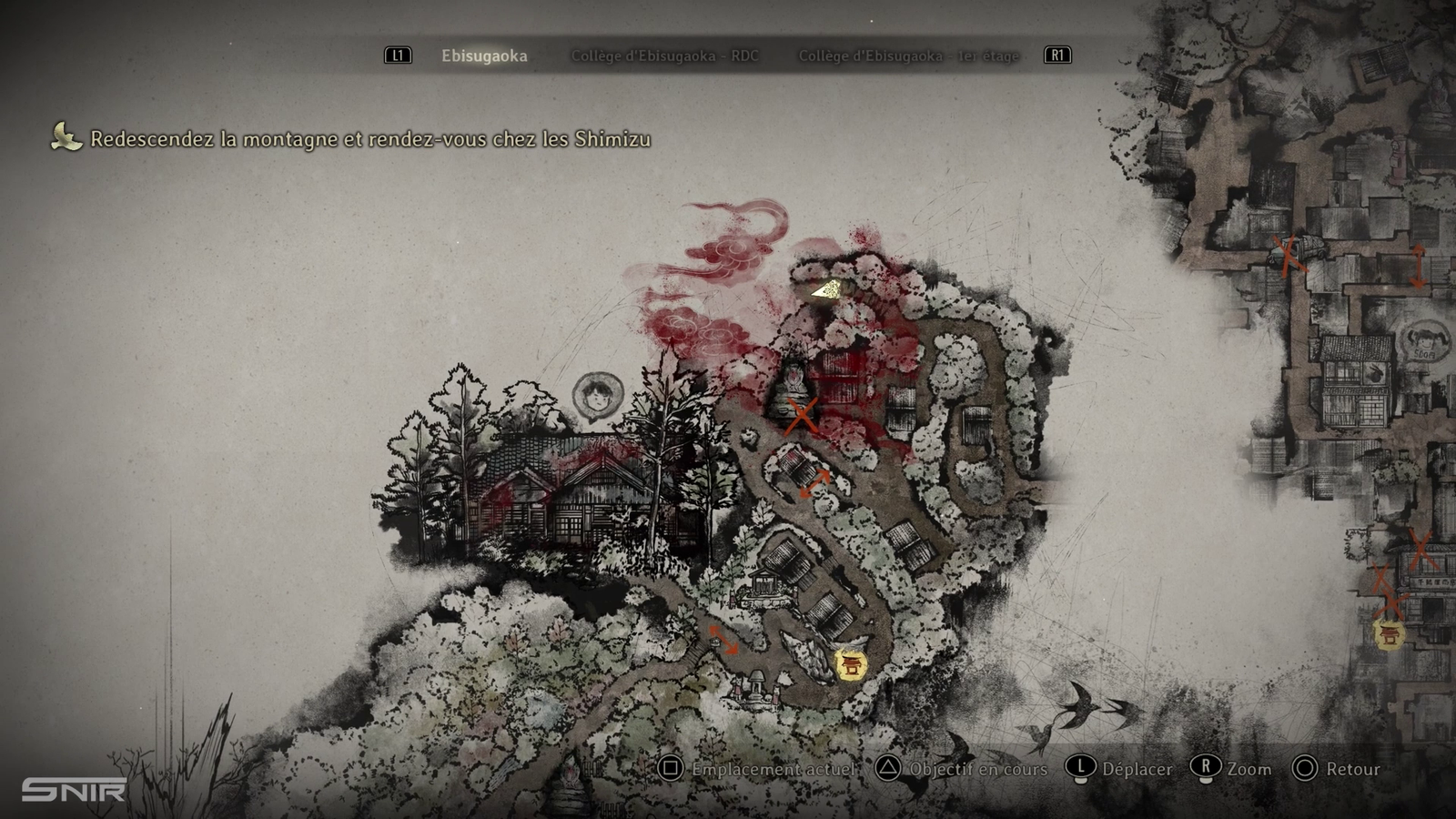Click the red X marker beside the statue
The height and width of the screenshot is (819, 1456).
(x=802, y=416)
